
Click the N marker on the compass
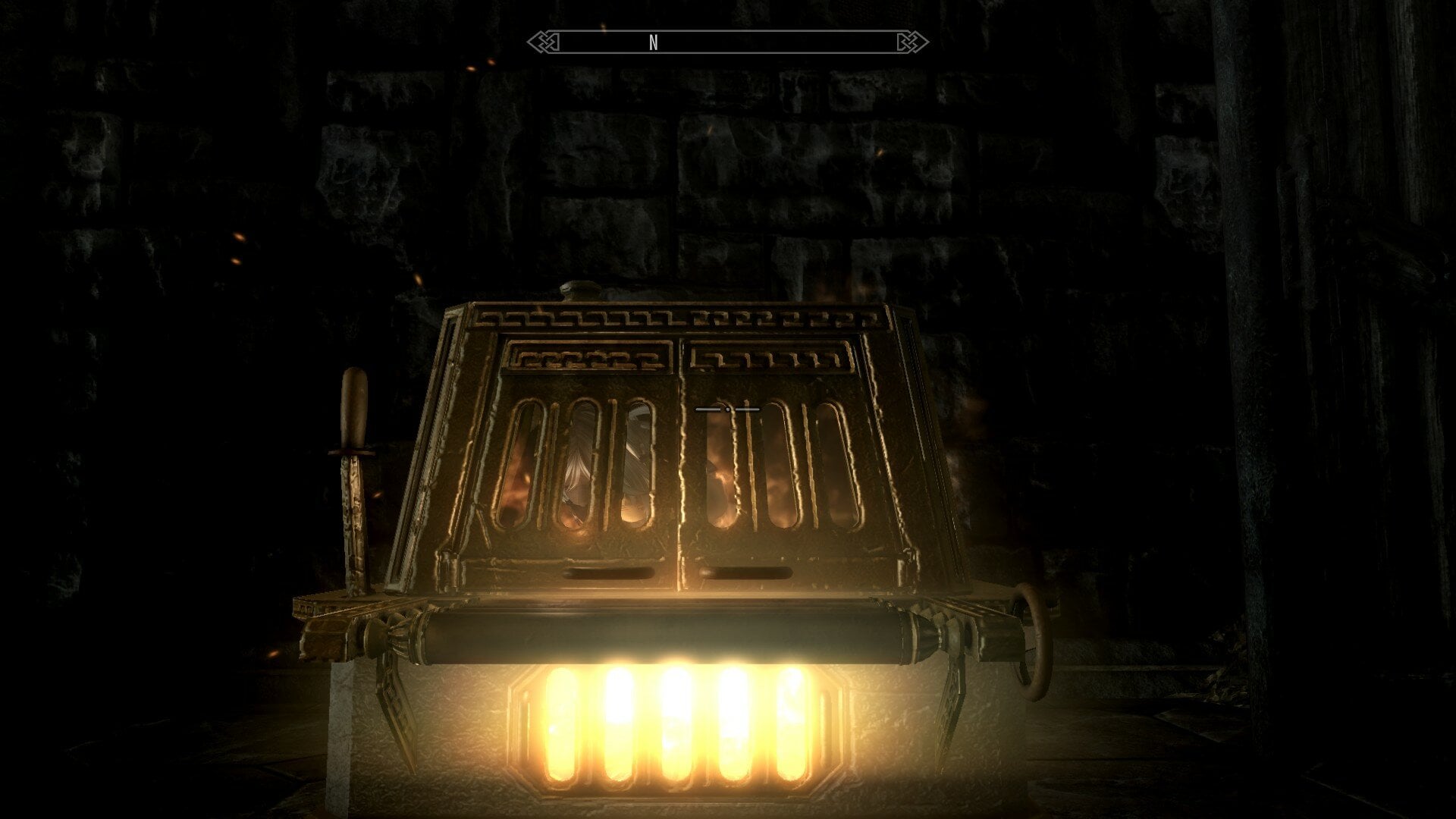point(652,42)
